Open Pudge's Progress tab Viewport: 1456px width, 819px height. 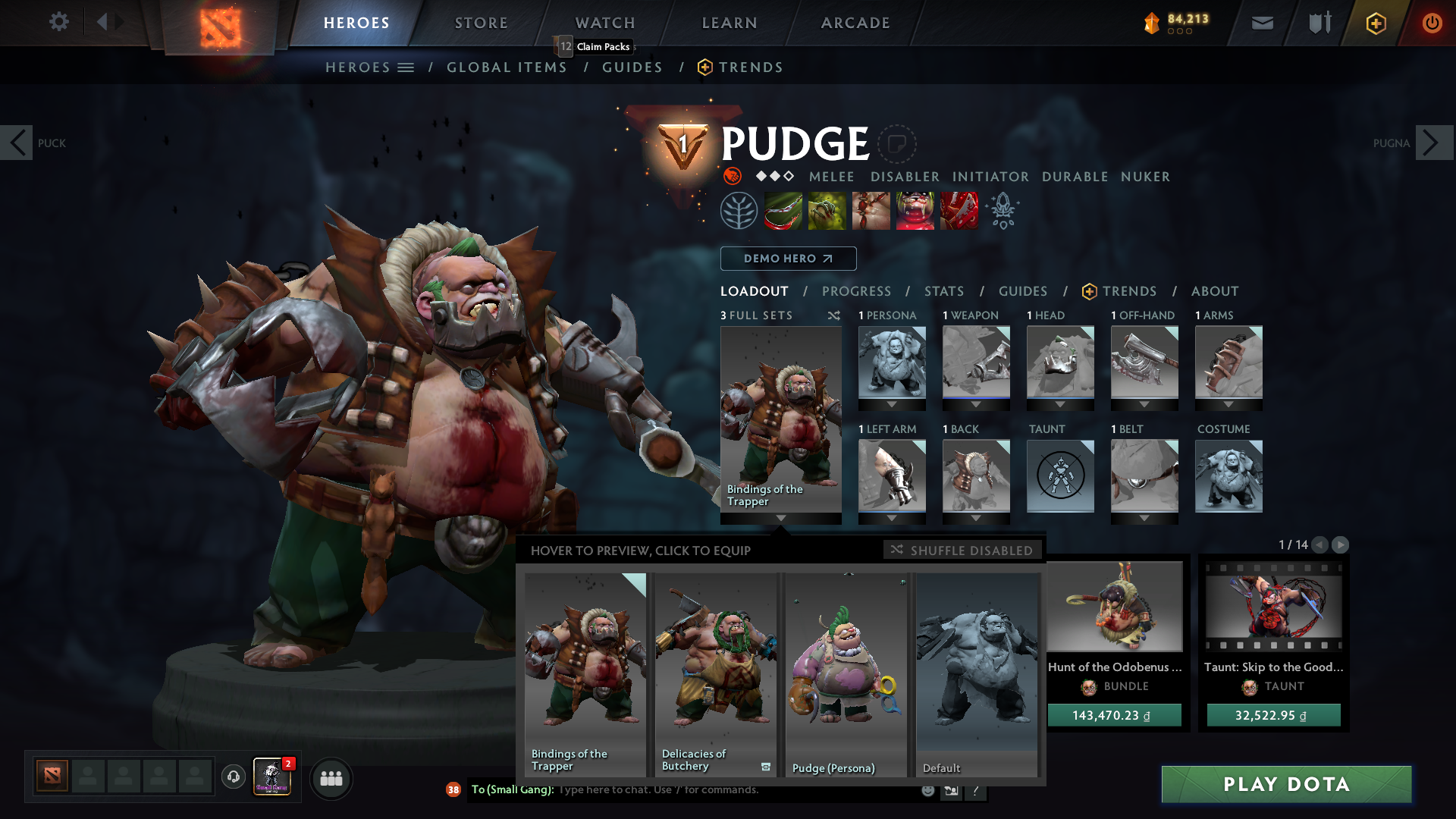point(856,291)
